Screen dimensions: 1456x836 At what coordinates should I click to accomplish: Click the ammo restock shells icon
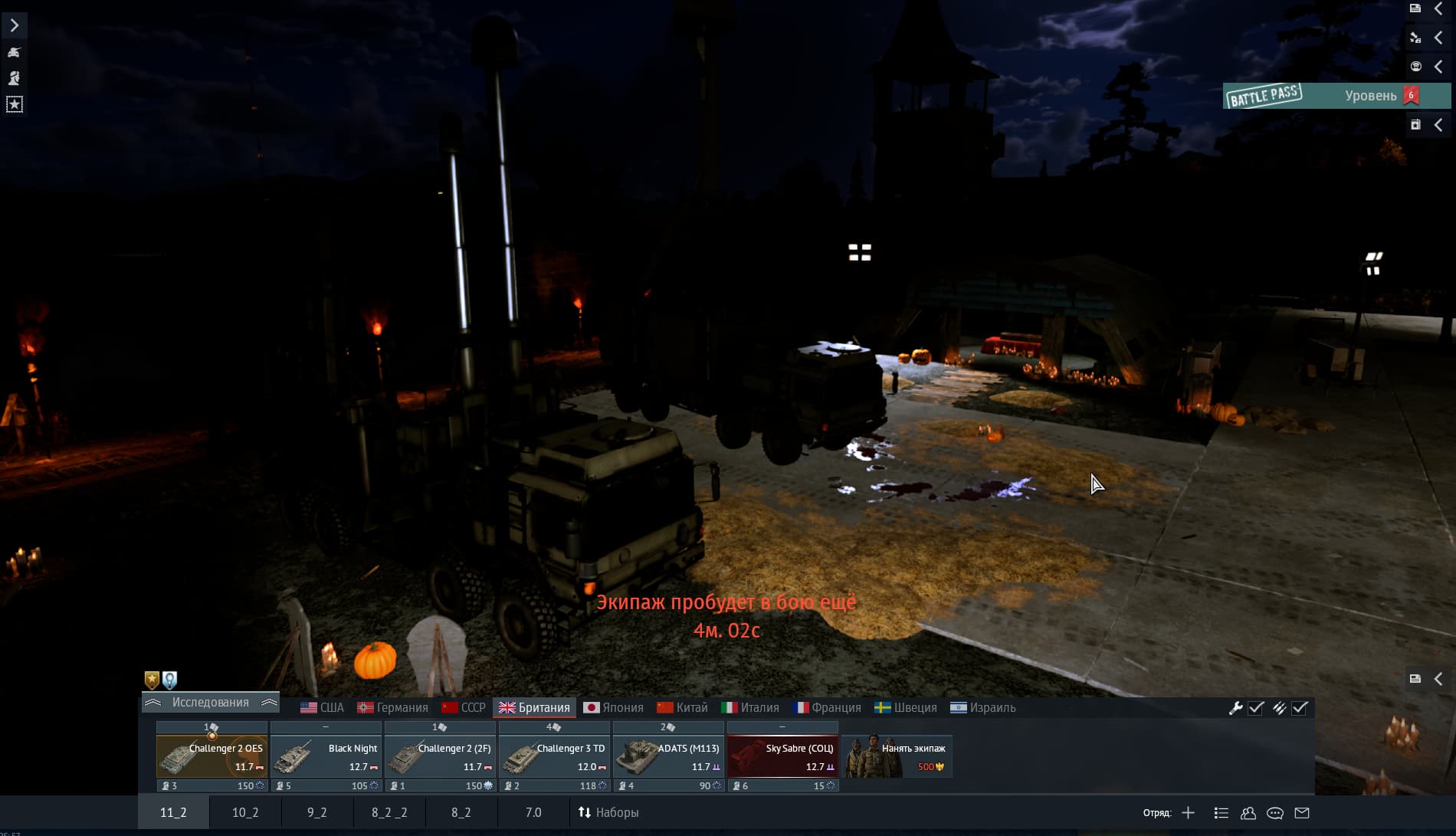(1281, 709)
